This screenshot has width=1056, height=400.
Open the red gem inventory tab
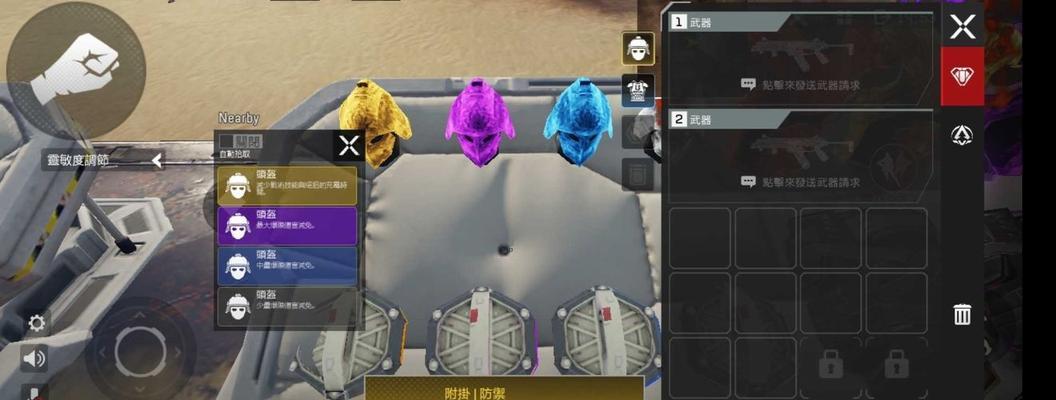(x=962, y=77)
